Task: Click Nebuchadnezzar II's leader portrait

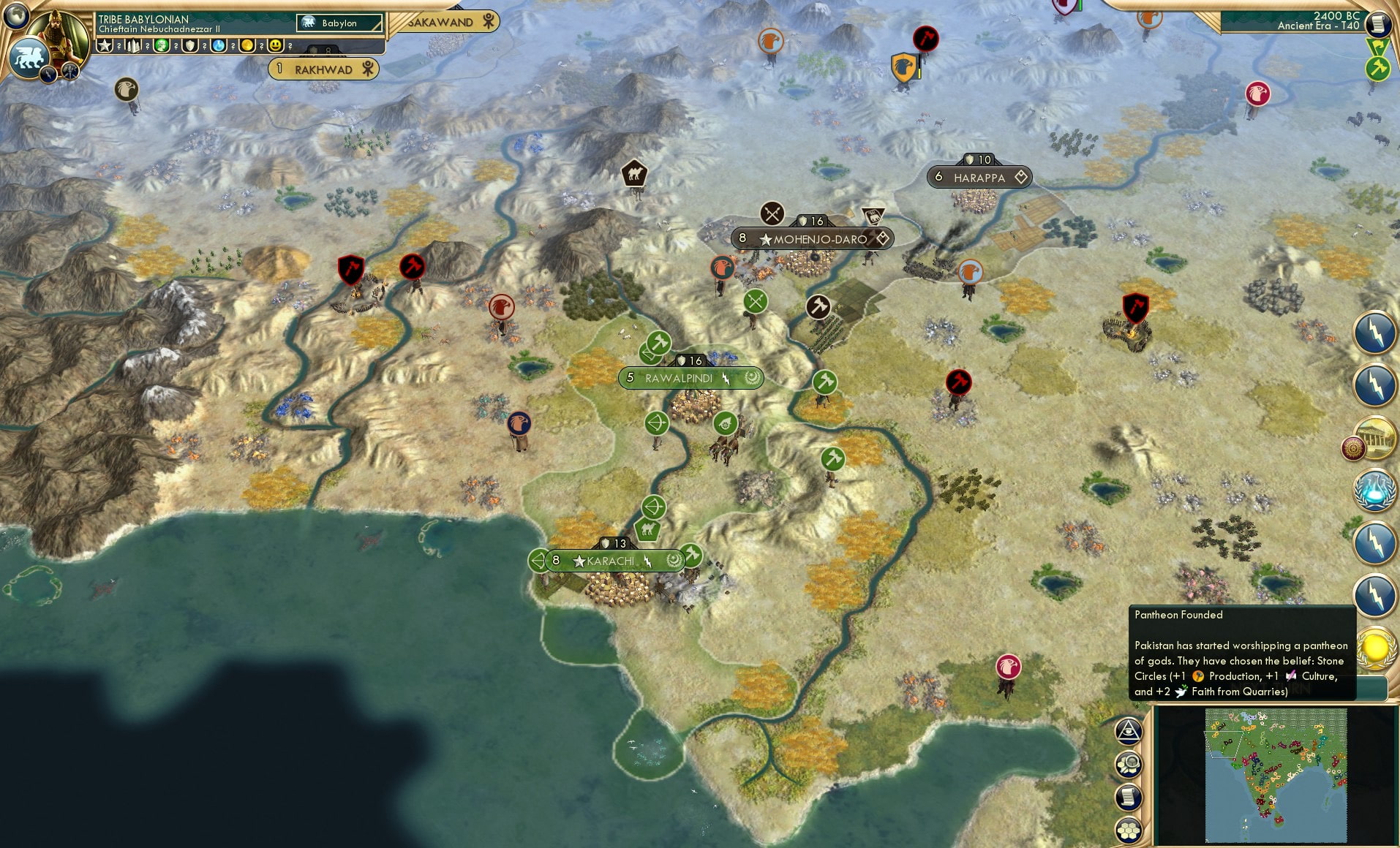Action: click(62, 33)
